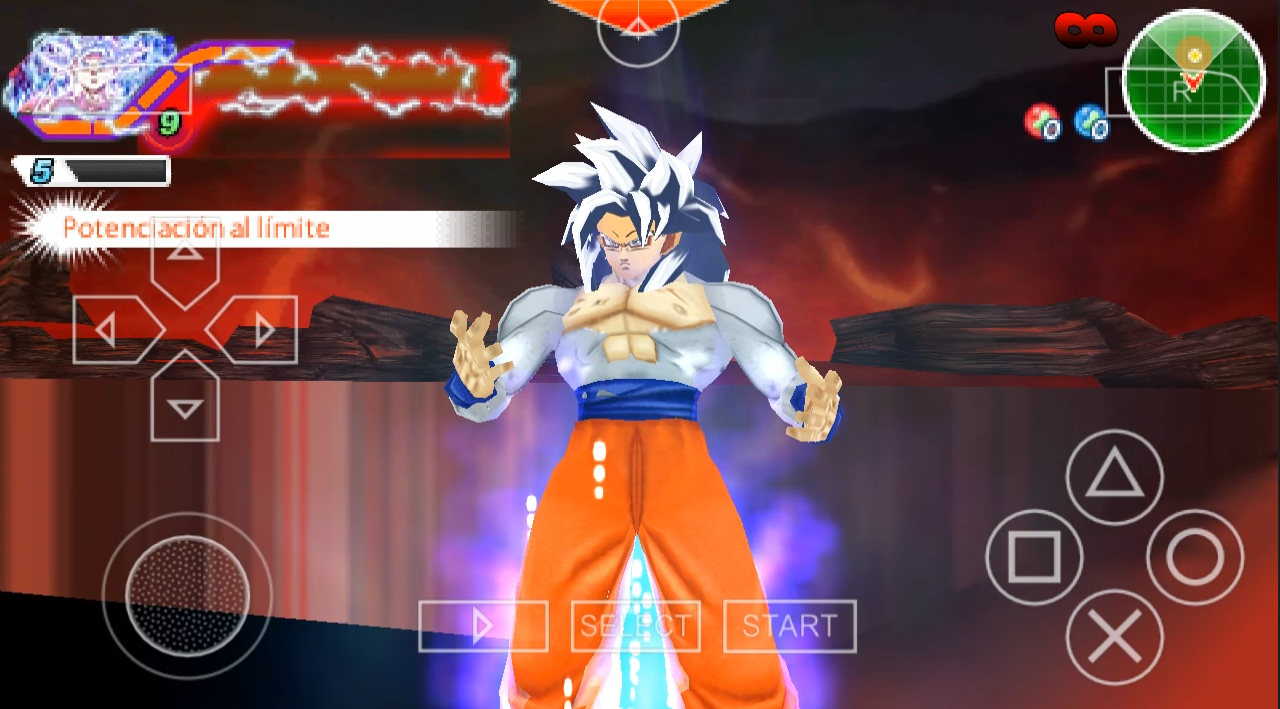Tap the cross touch button
This screenshot has width=1280, height=709.
(x=1114, y=637)
